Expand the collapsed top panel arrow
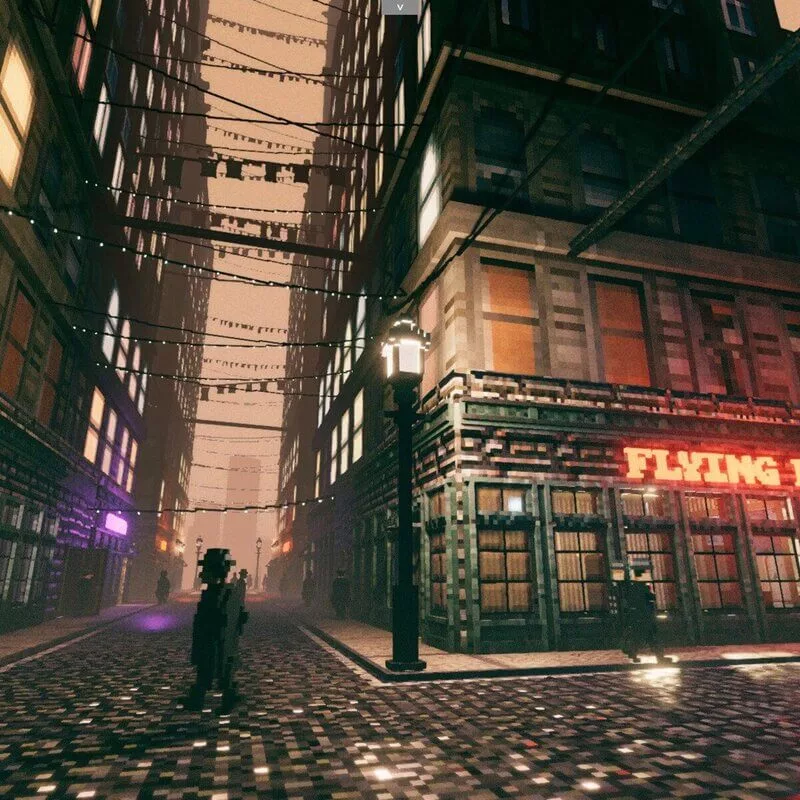800x800 pixels. coord(400,7)
